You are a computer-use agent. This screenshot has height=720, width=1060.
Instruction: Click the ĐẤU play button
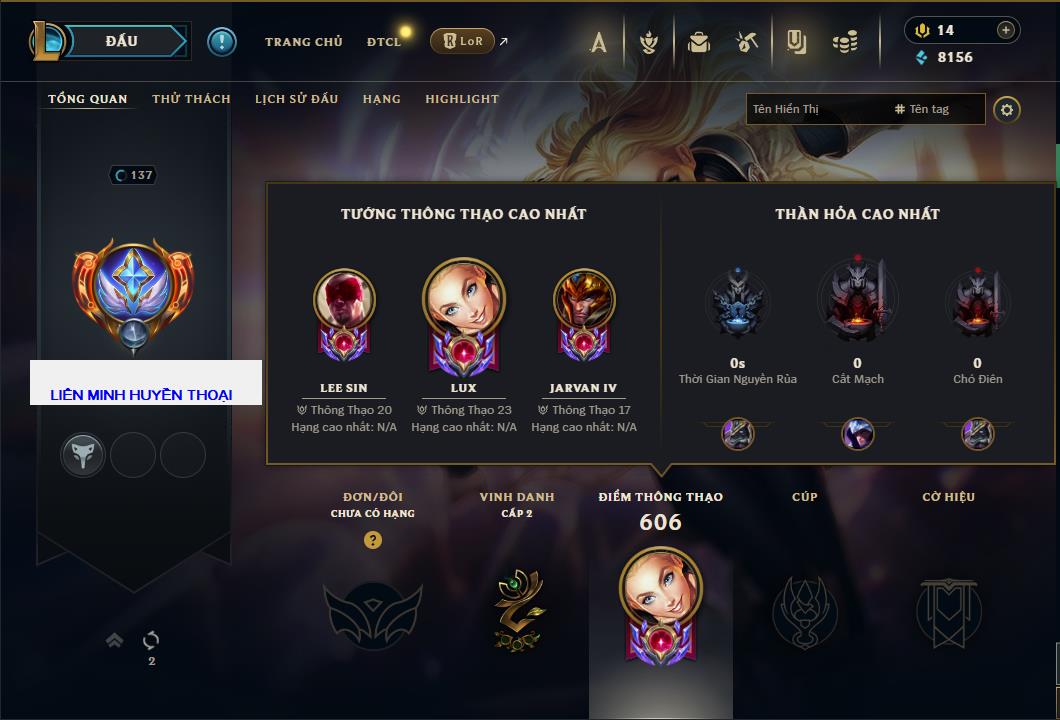pyautogui.click(x=121, y=41)
